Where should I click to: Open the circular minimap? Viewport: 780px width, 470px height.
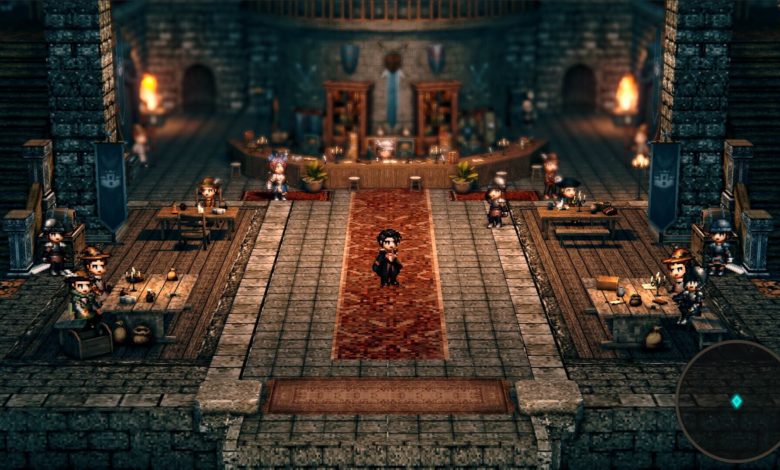coord(731,401)
